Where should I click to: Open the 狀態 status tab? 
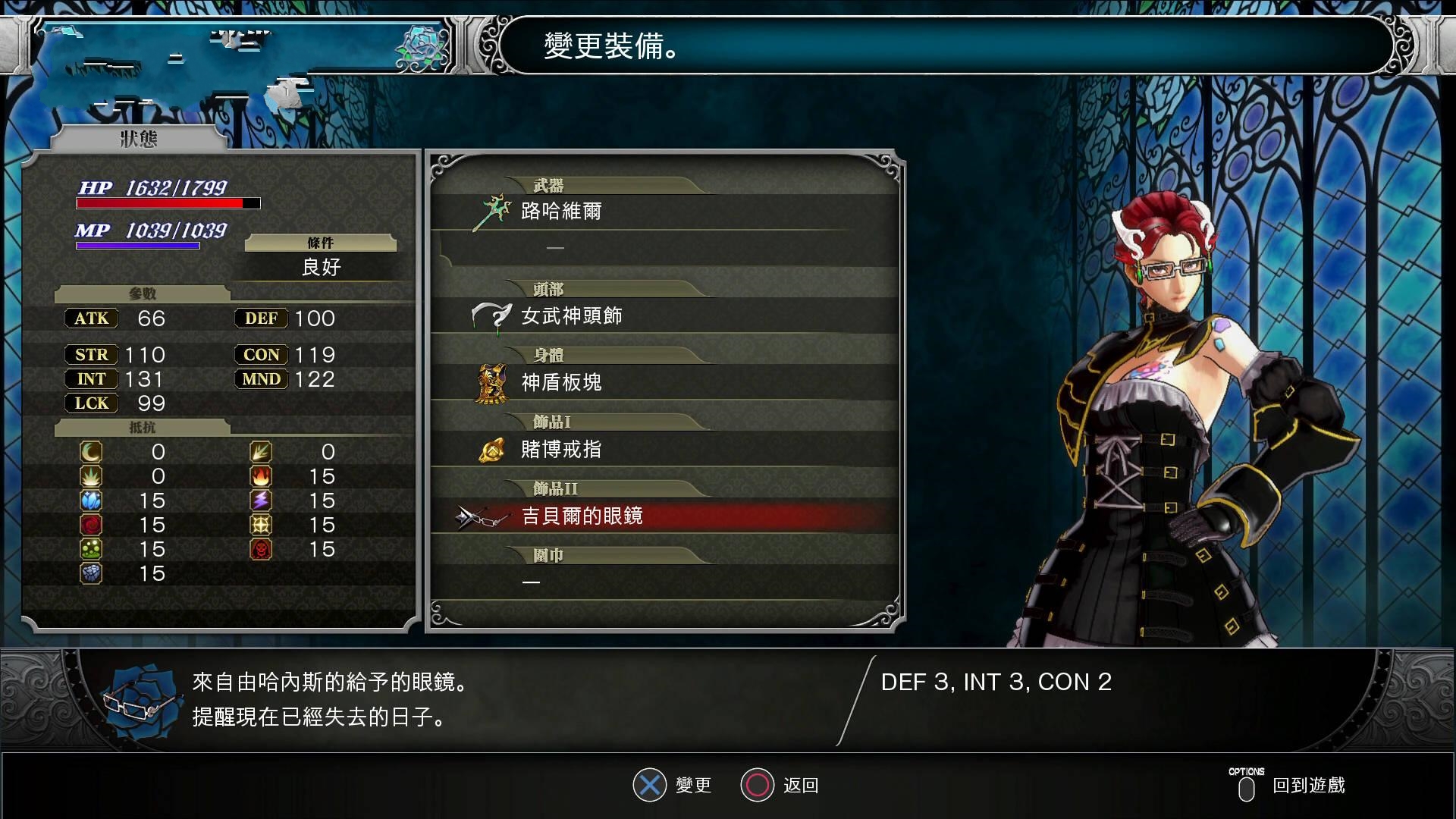tap(139, 139)
